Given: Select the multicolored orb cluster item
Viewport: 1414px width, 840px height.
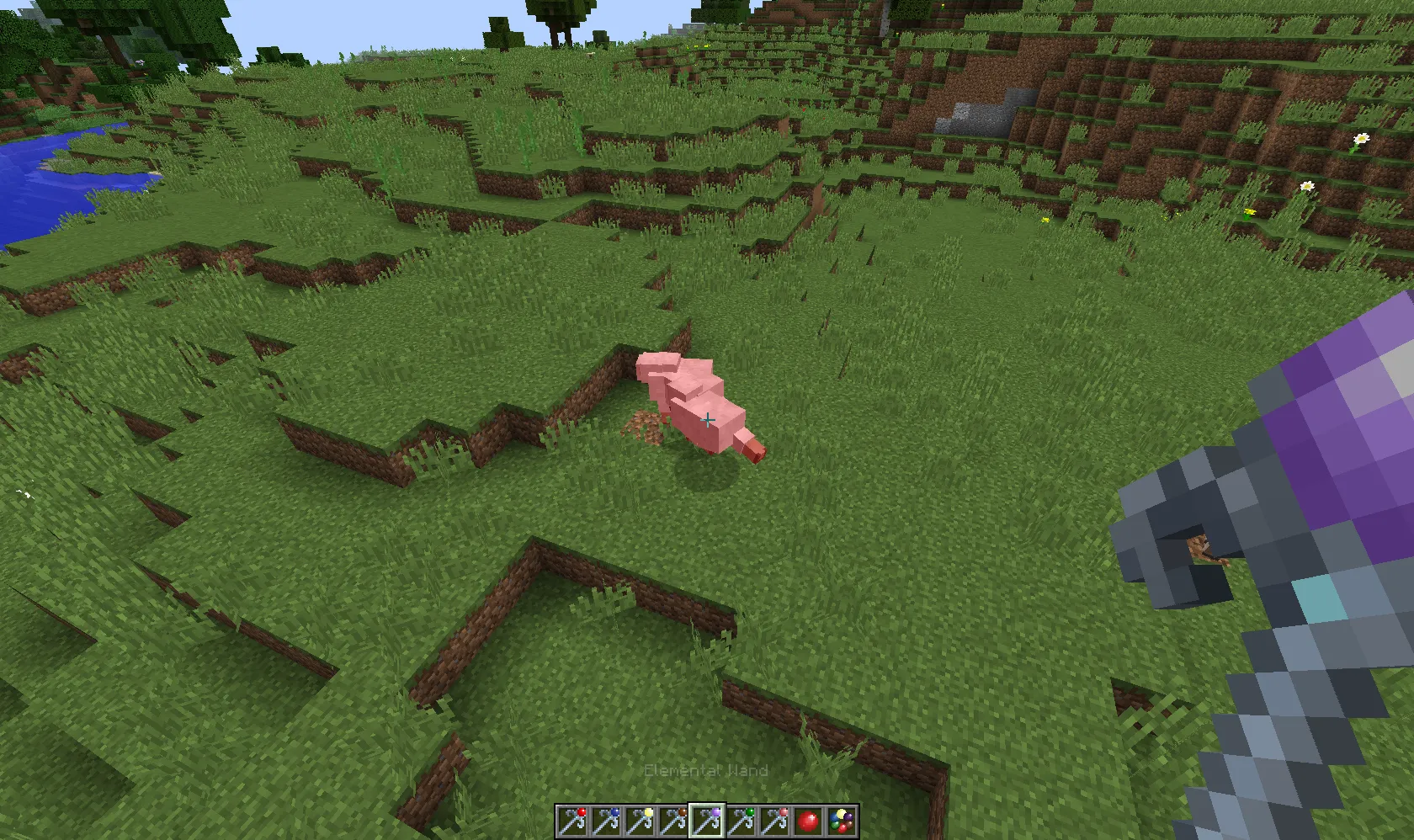Looking at the screenshot, I should 843,820.
